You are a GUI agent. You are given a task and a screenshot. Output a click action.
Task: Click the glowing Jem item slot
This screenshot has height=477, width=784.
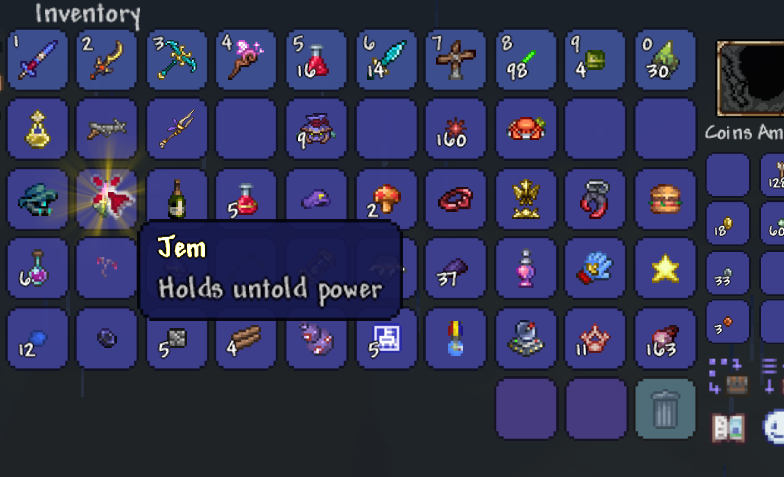(107, 199)
